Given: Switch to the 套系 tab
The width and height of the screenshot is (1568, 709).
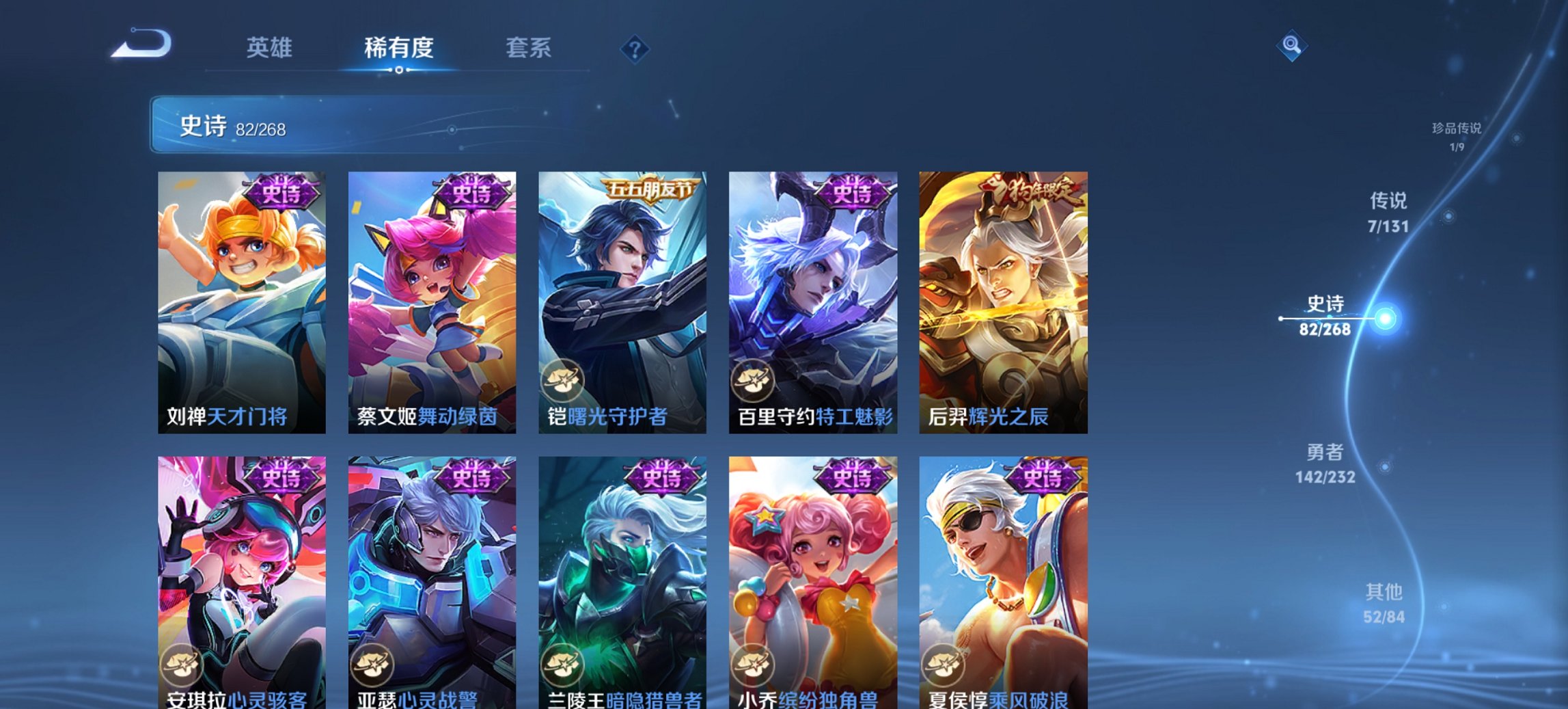Looking at the screenshot, I should [x=529, y=48].
